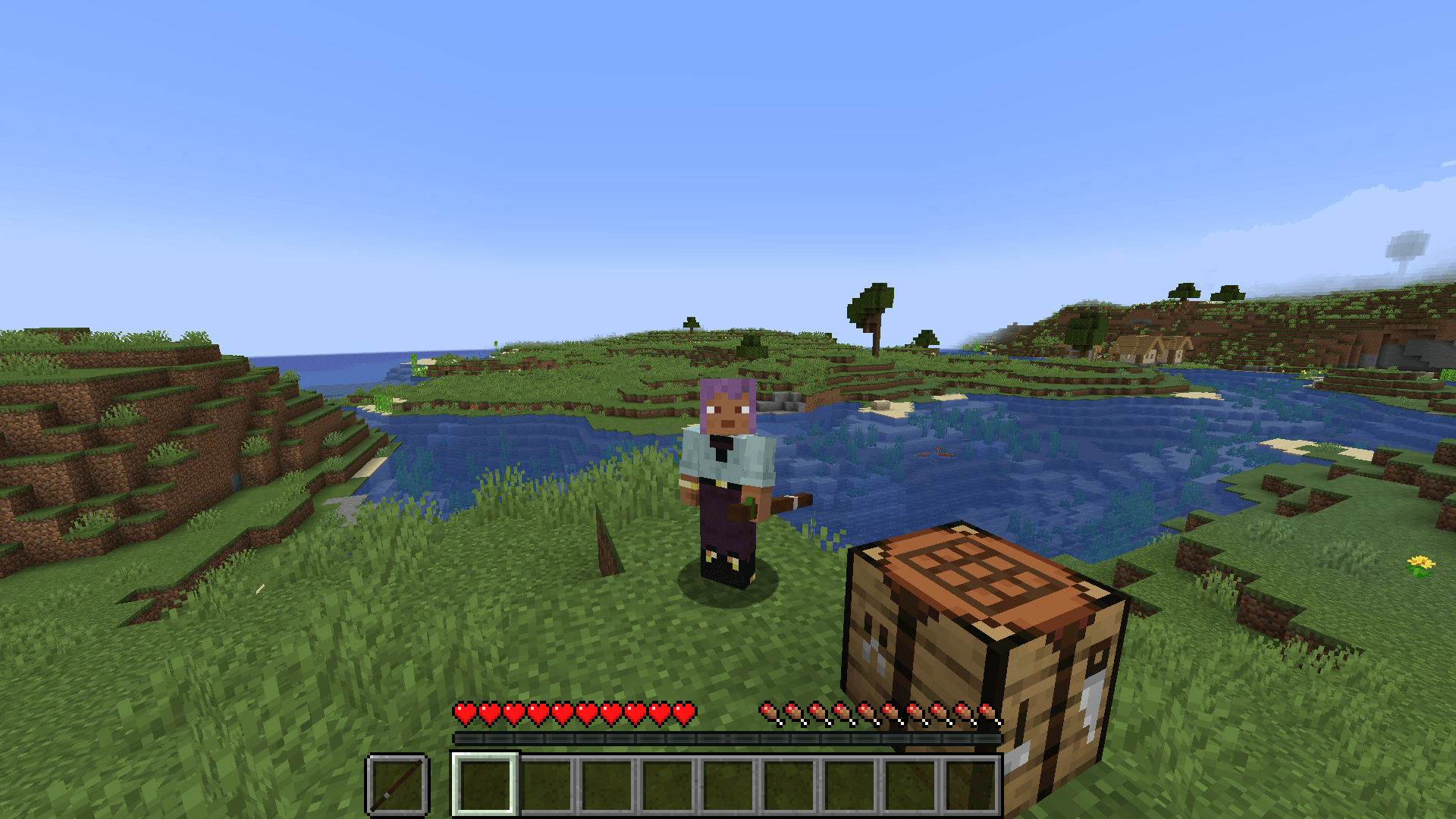Click the fishing rod icon in the offhand slot
1456x819 pixels.
(397, 785)
